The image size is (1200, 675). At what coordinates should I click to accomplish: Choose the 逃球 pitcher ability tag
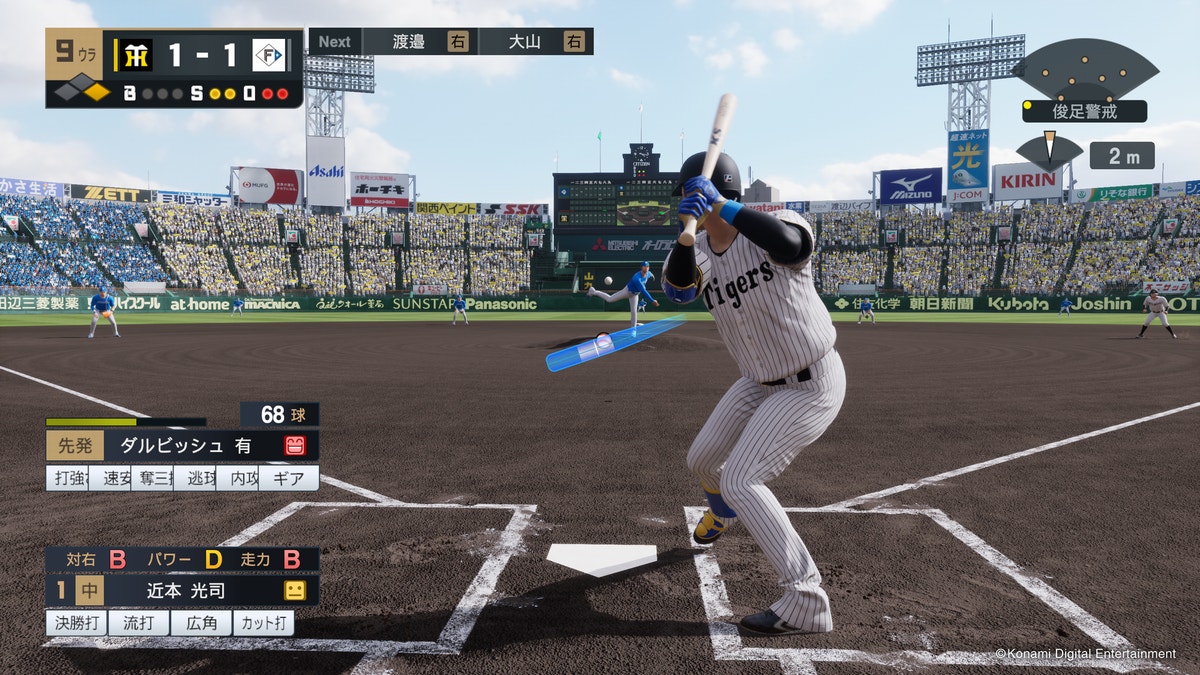coord(194,478)
